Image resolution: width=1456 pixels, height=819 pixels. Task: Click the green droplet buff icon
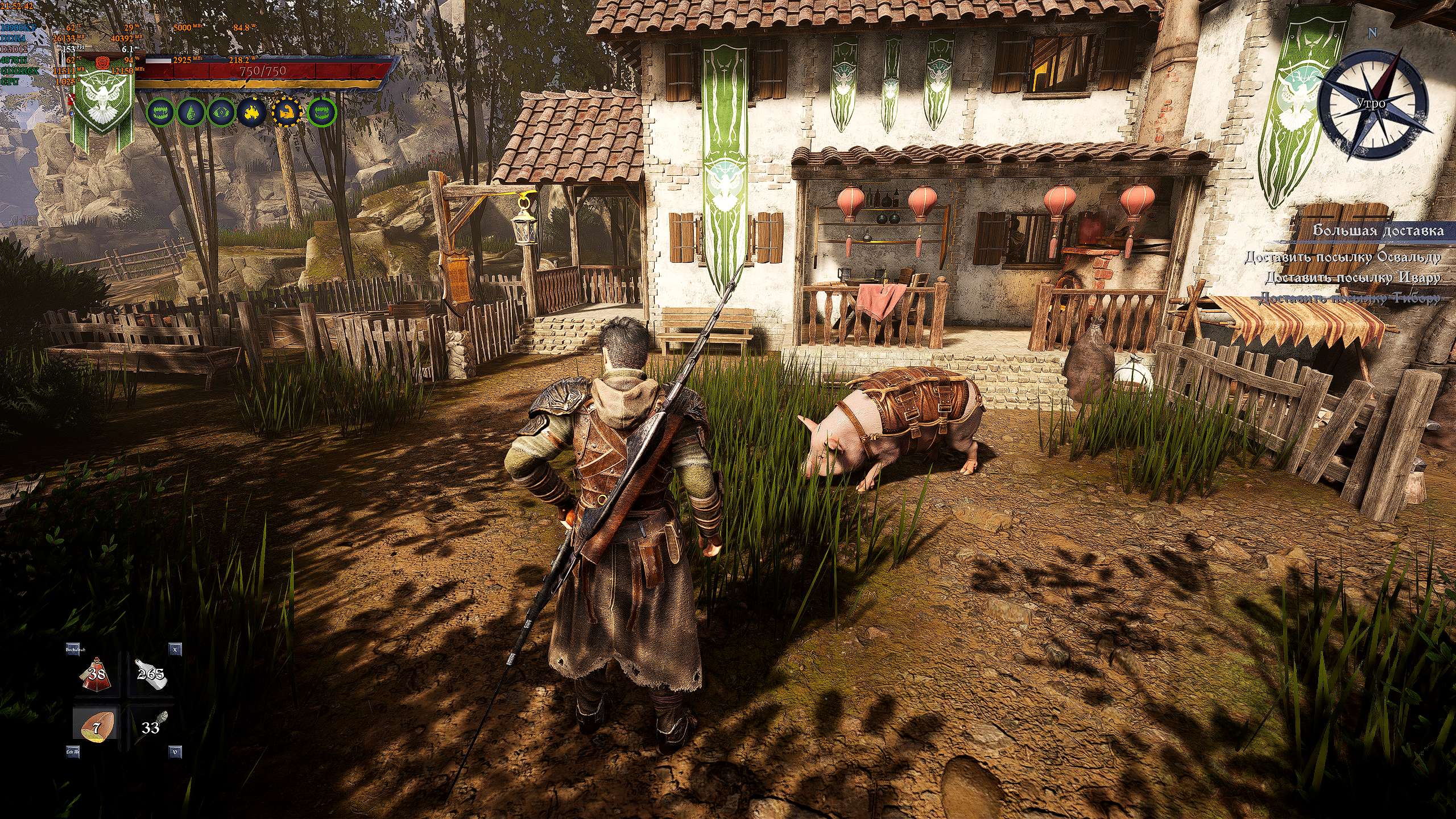[192, 113]
